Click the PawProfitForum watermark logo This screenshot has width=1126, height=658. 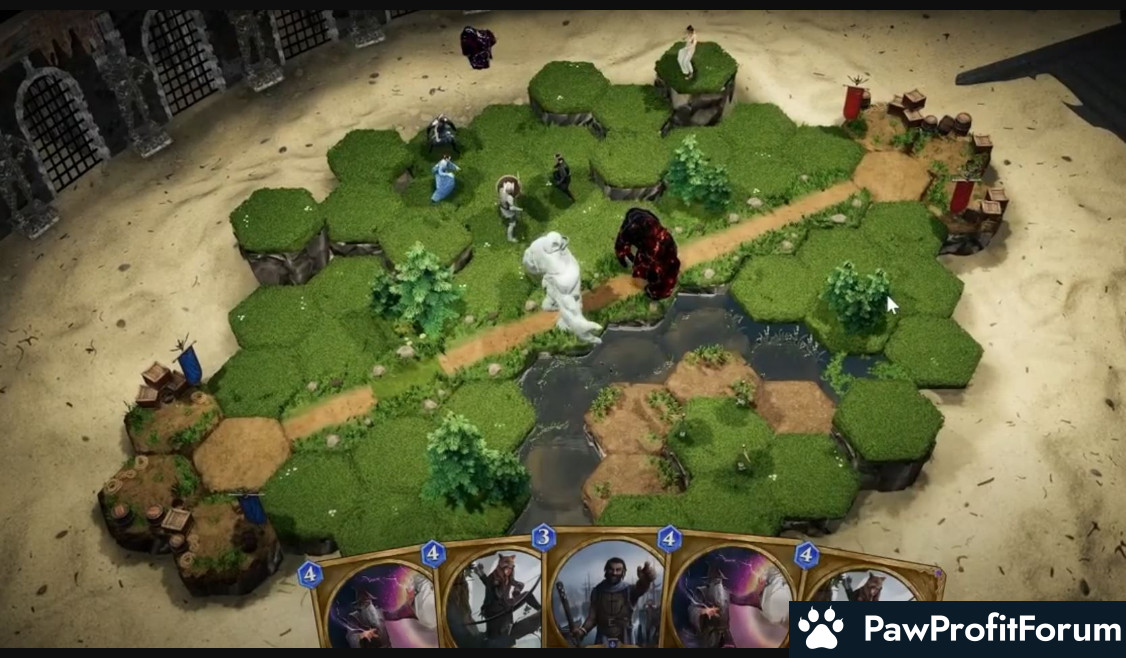point(957,629)
